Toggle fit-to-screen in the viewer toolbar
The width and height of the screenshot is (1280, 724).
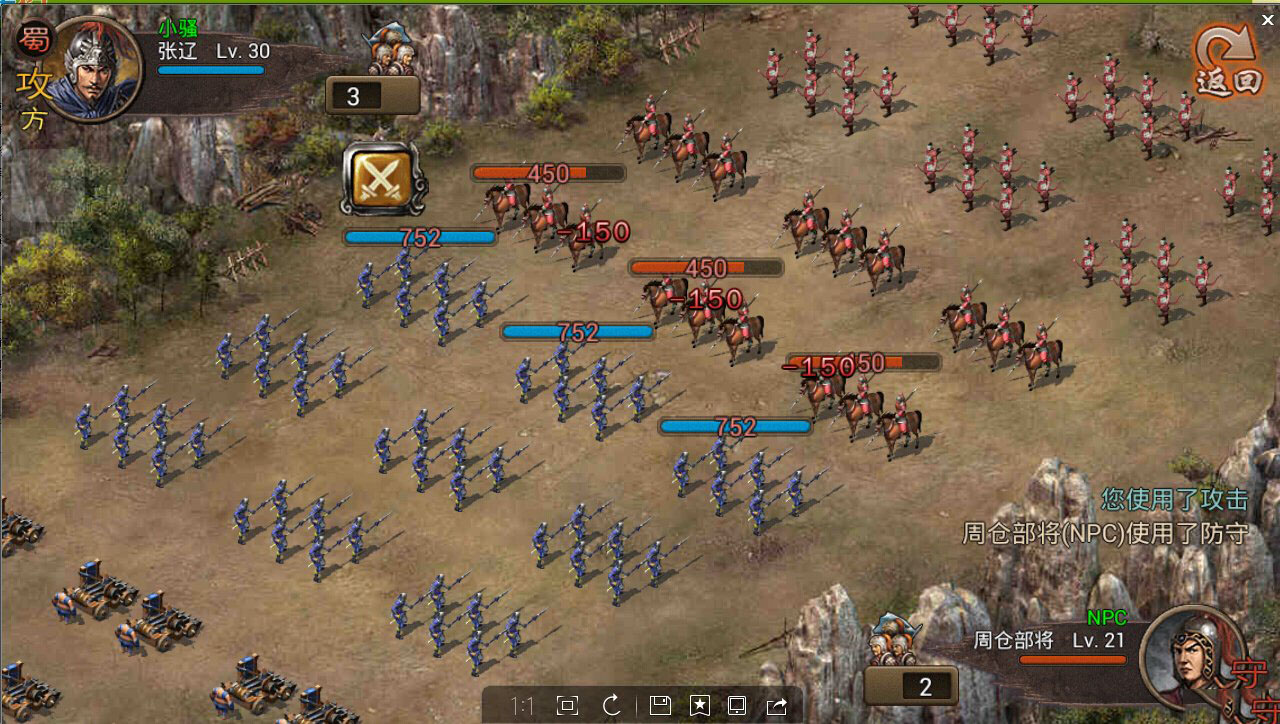567,706
